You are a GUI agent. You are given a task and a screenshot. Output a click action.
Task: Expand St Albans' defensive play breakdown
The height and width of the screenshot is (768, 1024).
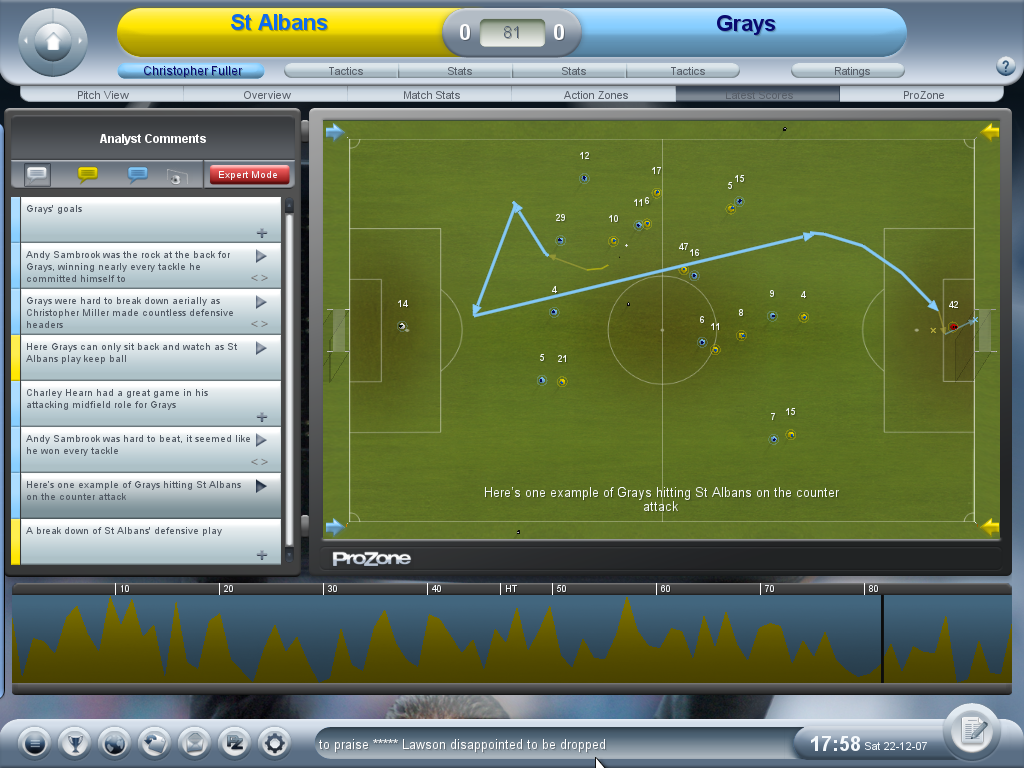(262, 555)
